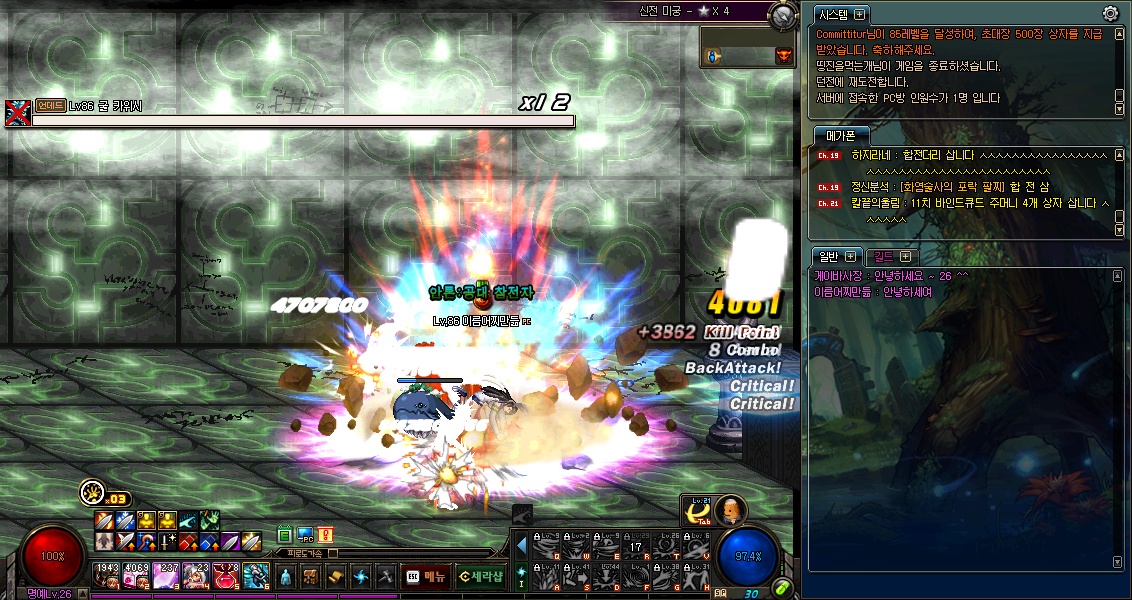
Task: Use the purple item quick slot with 237
Action: point(166,575)
